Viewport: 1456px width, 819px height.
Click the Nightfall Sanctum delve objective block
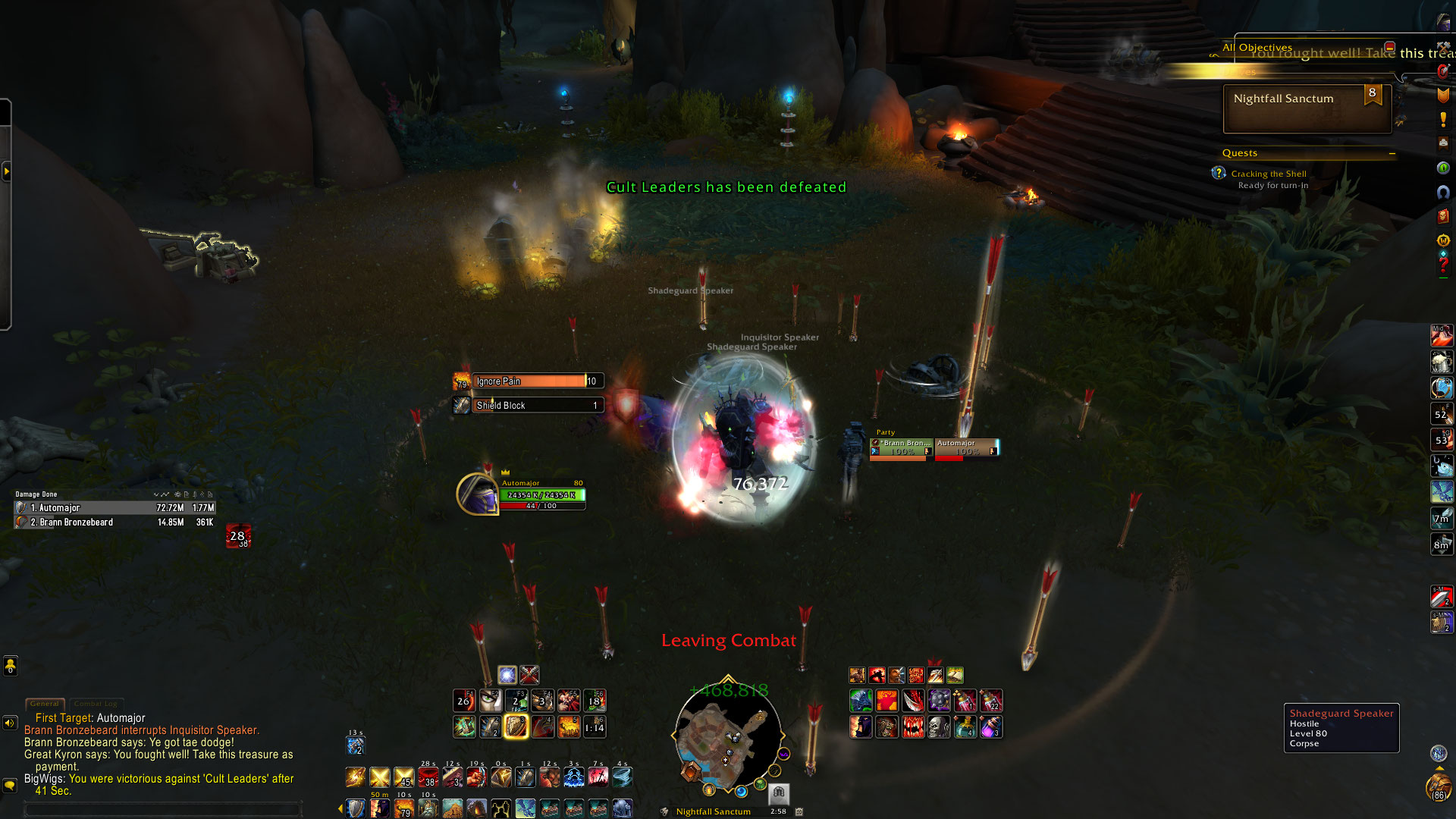1307,108
